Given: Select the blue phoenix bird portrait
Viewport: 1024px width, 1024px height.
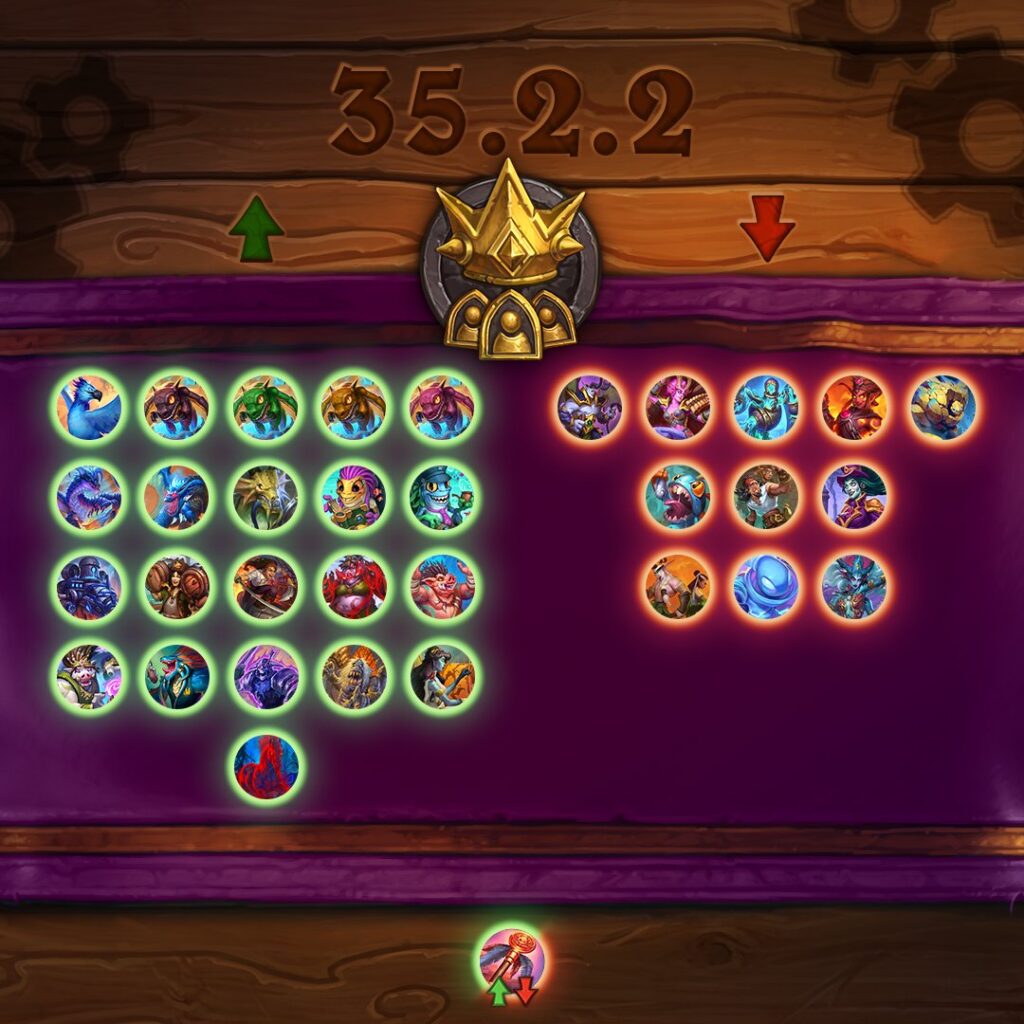Looking at the screenshot, I should click(89, 408).
